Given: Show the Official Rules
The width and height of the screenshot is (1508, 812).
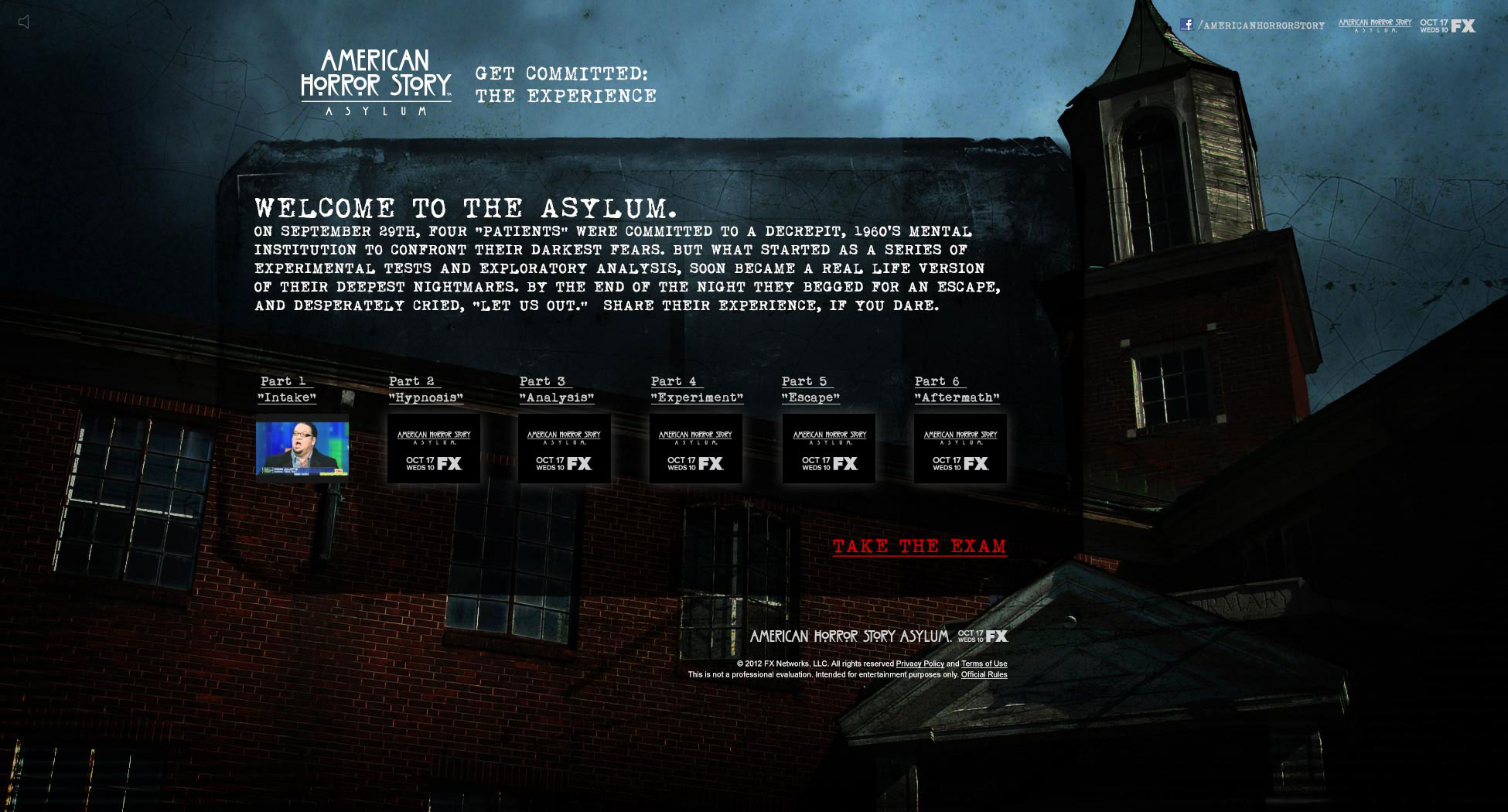Looking at the screenshot, I should pyautogui.click(x=984, y=675).
